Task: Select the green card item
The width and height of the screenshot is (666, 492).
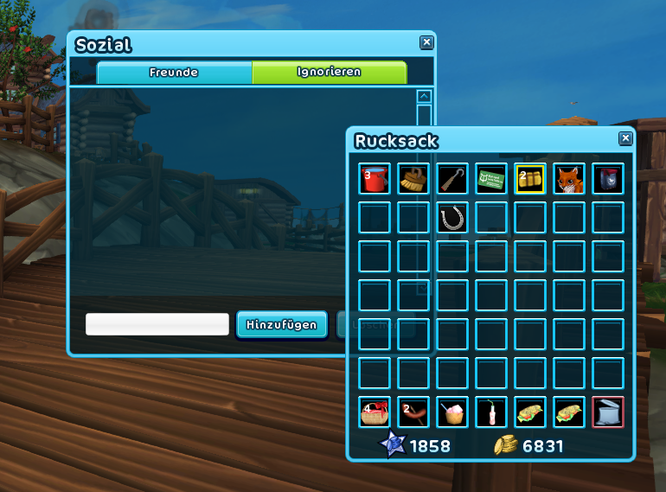Action: 491,179
